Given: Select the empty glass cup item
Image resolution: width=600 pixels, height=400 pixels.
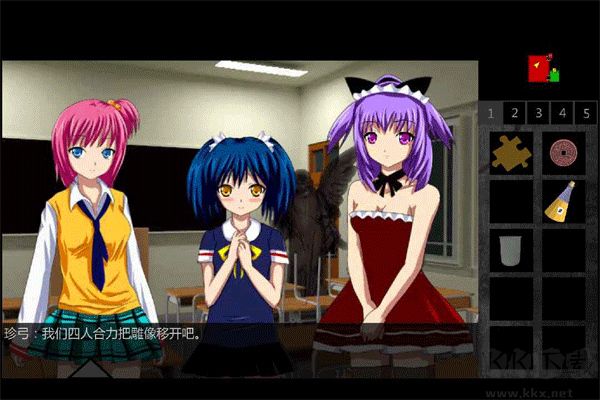Looking at the screenshot, I should pyautogui.click(x=510, y=249).
